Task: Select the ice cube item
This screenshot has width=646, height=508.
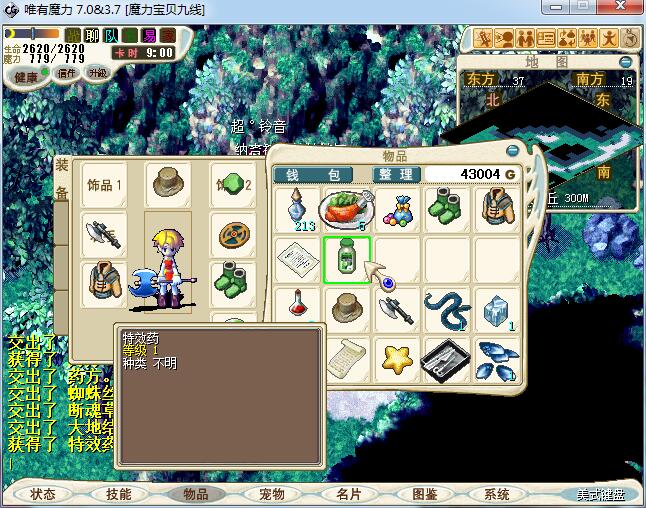Action: click(497, 308)
